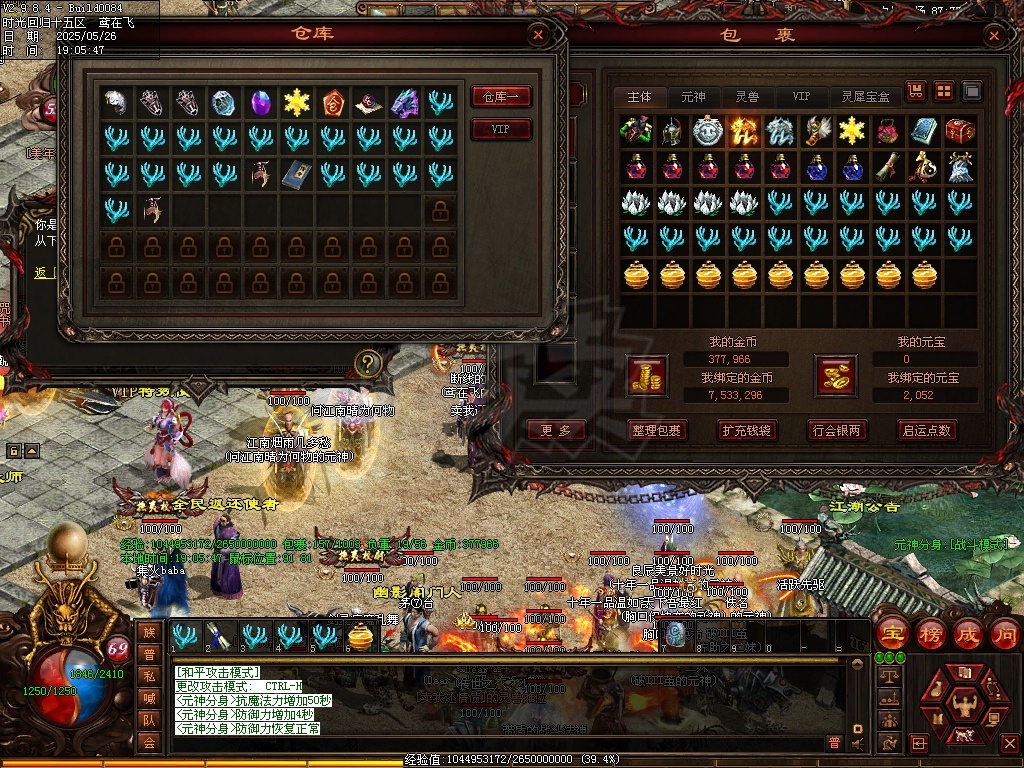The height and width of the screenshot is (768, 1024).
Task: Click the warehouse help question mark icon
Action: tap(368, 362)
